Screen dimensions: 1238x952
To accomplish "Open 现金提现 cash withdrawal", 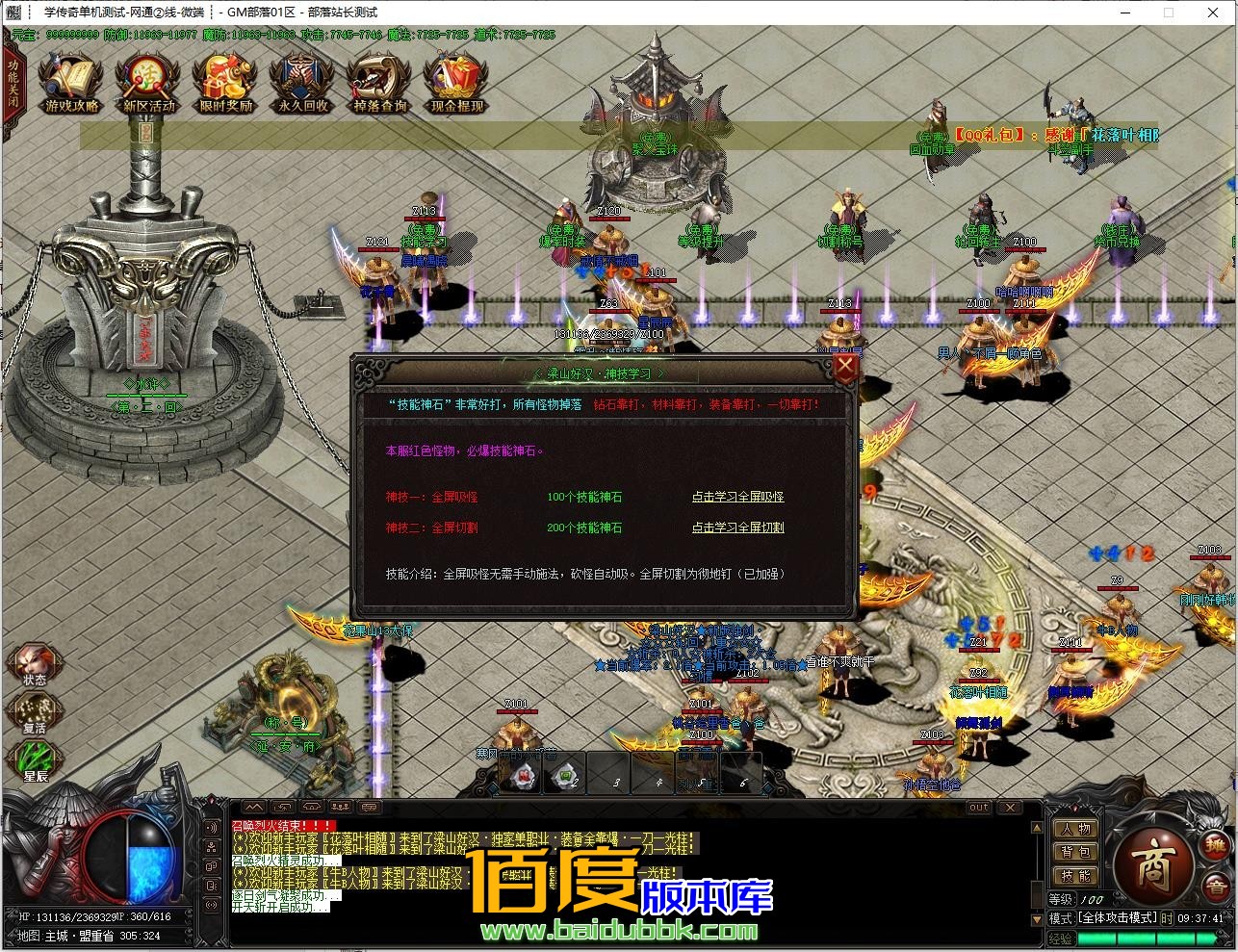I will pyautogui.click(x=457, y=84).
